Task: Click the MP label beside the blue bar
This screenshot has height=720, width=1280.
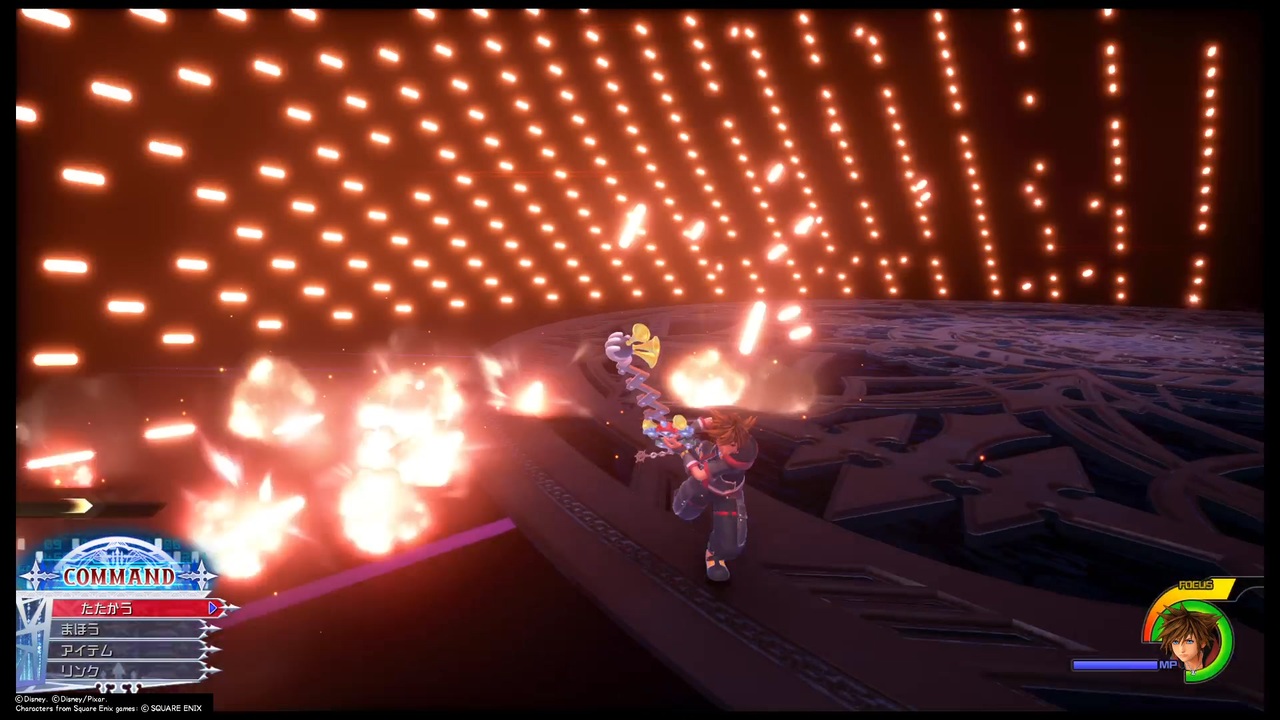Action: (x=1168, y=665)
